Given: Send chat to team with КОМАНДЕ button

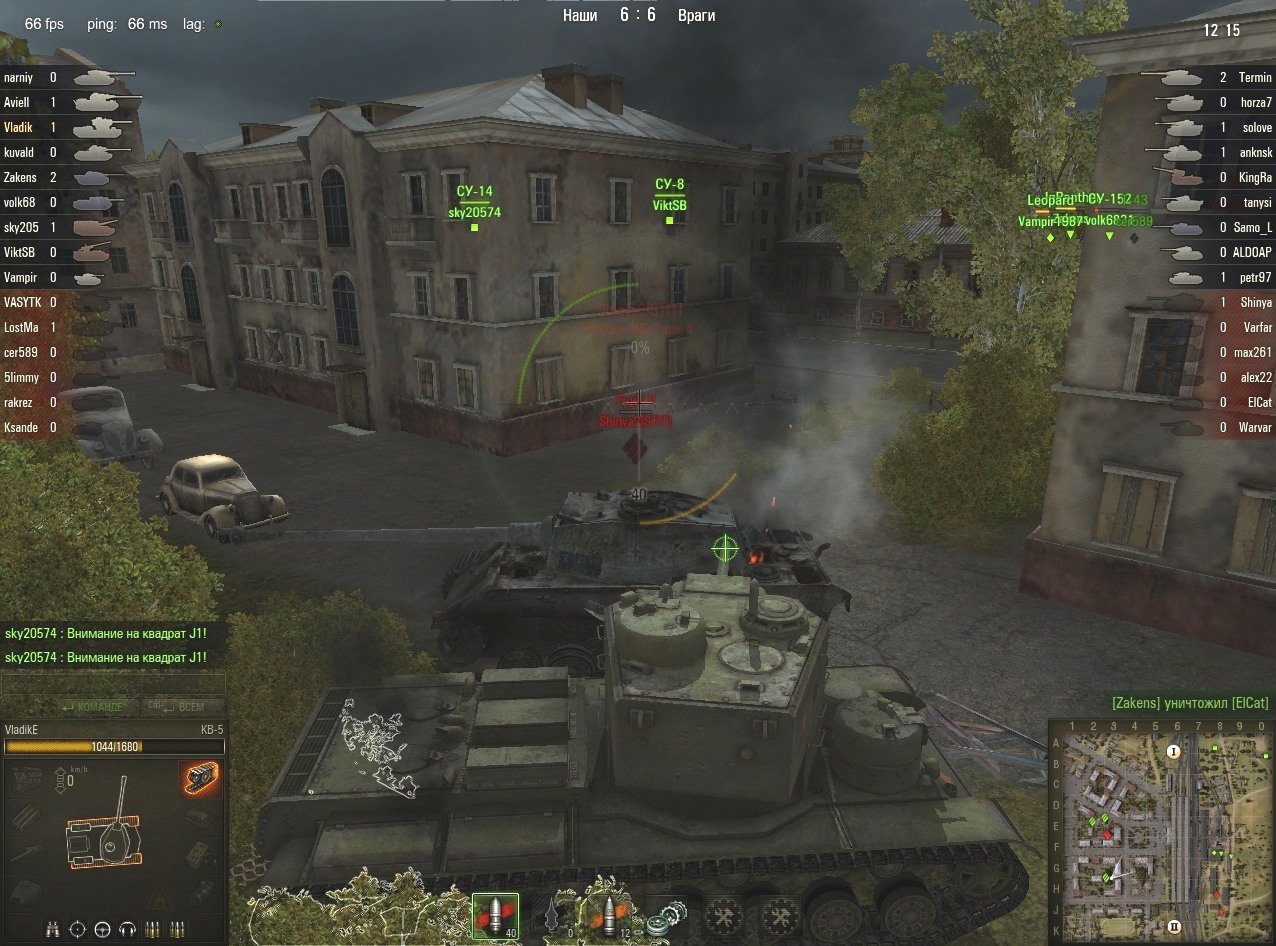Looking at the screenshot, I should 91,706.
